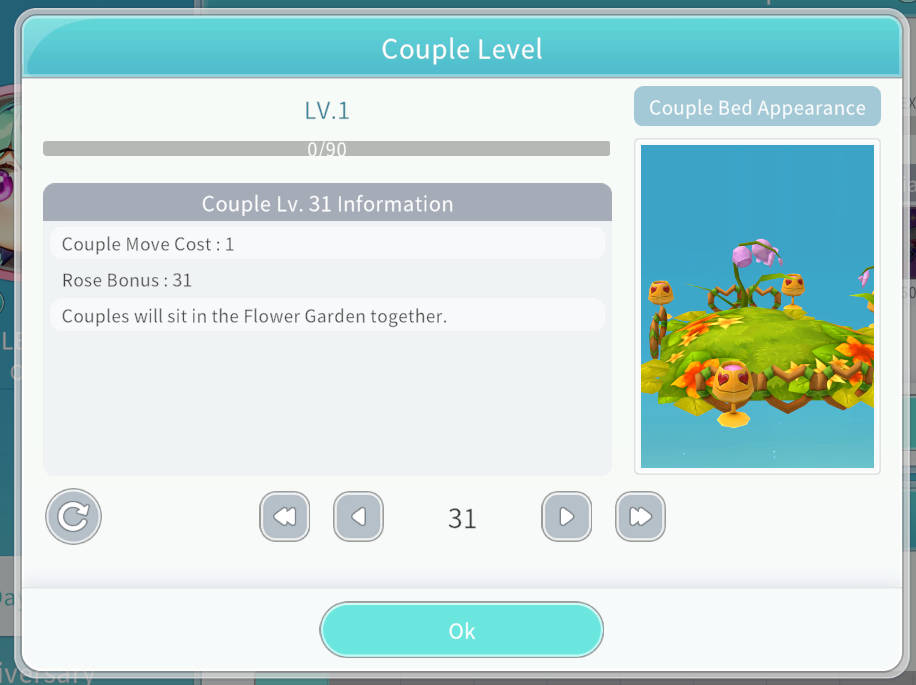Click the circular refresh arrow button
The height and width of the screenshot is (685, 916).
tap(73, 516)
